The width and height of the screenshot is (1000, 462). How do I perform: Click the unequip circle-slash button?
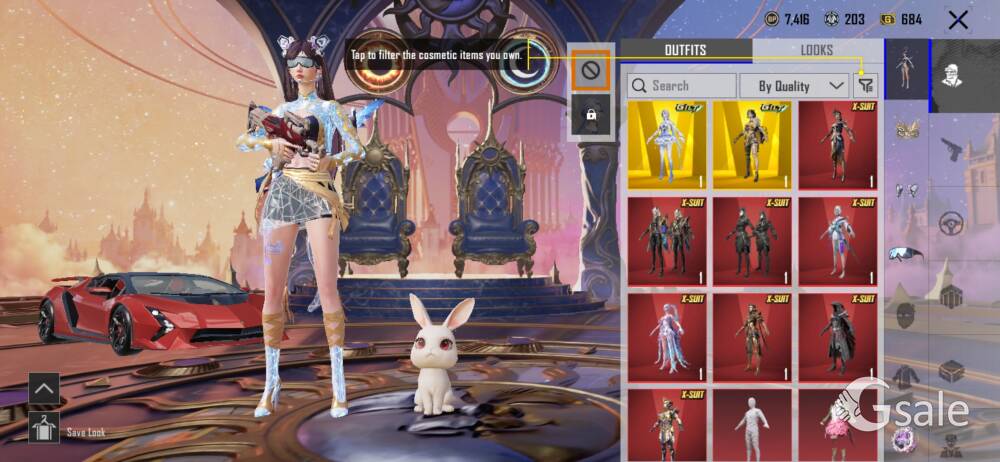tap(591, 70)
